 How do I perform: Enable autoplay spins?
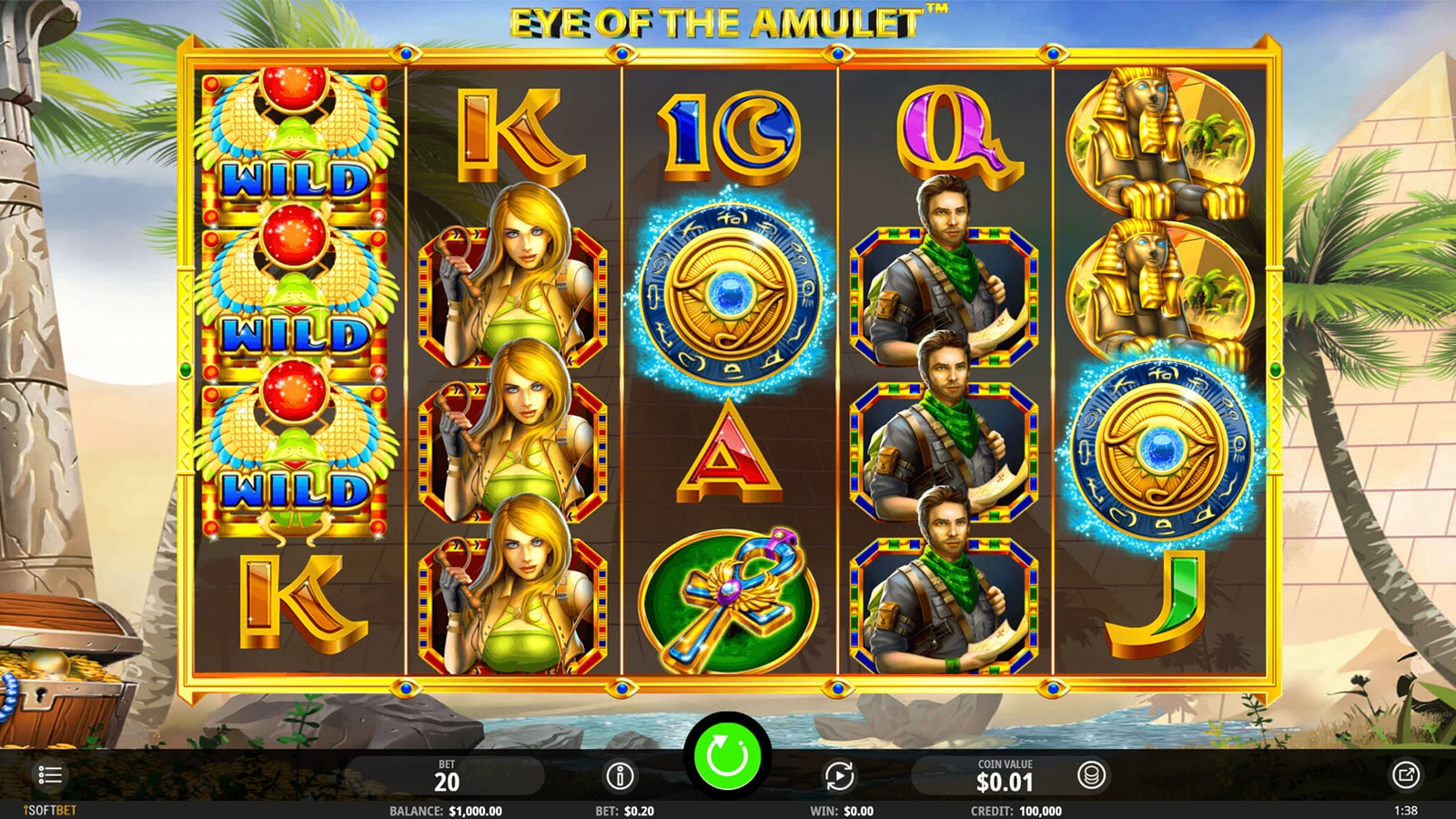tap(839, 776)
